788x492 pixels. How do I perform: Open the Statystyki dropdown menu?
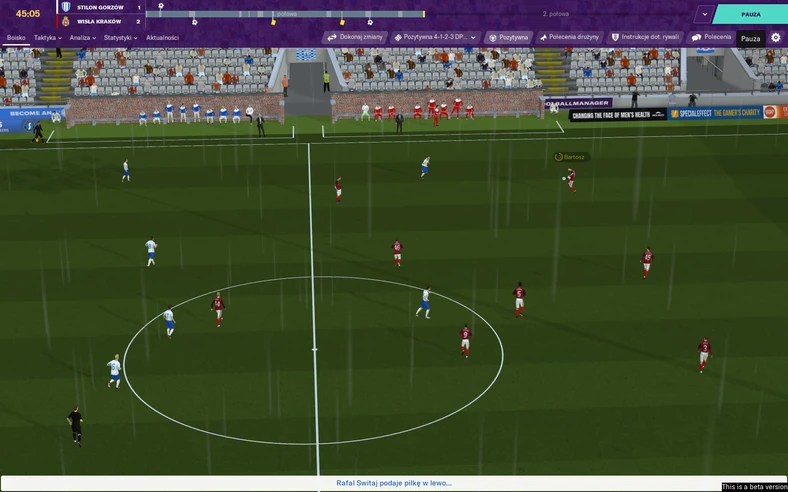pyautogui.click(x=120, y=38)
